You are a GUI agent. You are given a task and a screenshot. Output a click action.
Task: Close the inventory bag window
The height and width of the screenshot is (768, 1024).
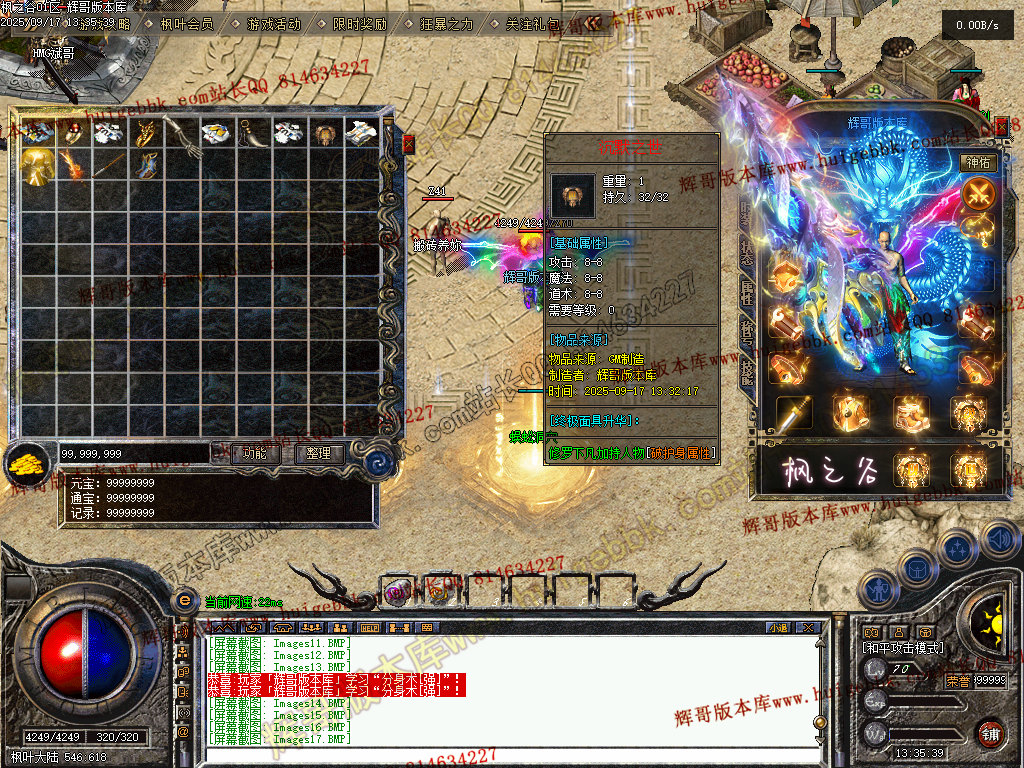(x=408, y=145)
